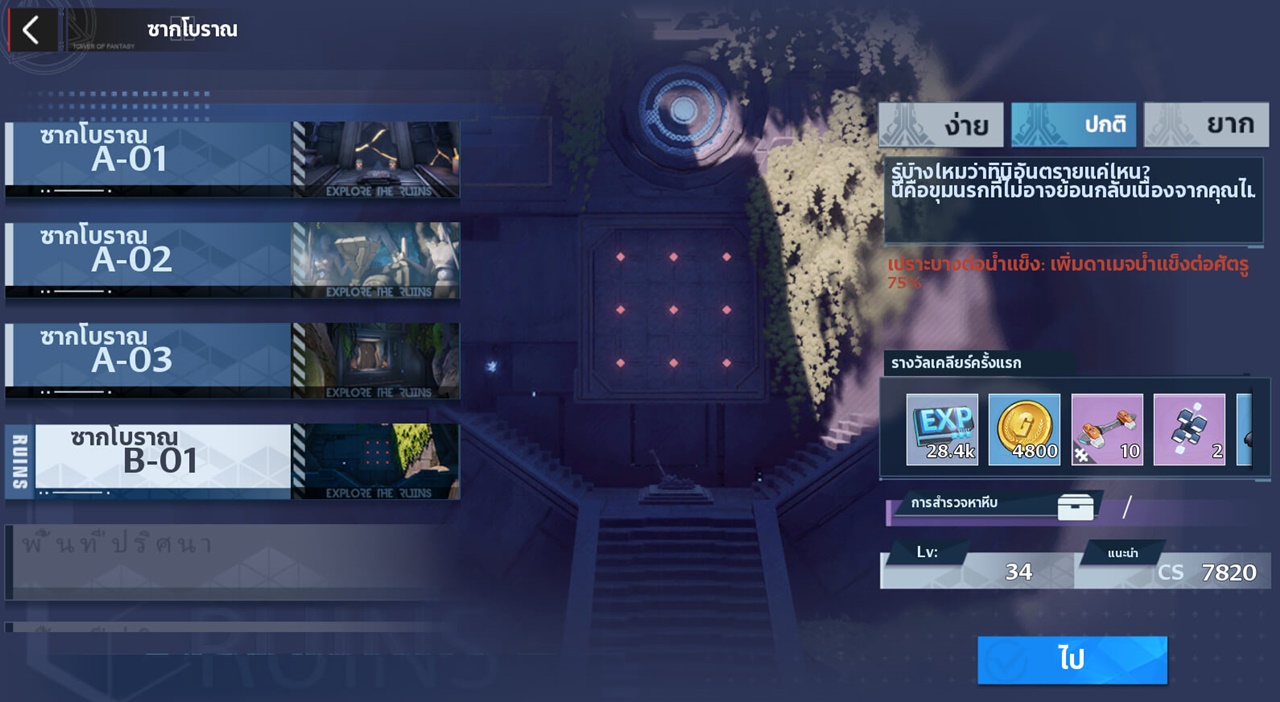Select ruin stage A-01
The height and width of the screenshot is (702, 1280).
[232, 160]
